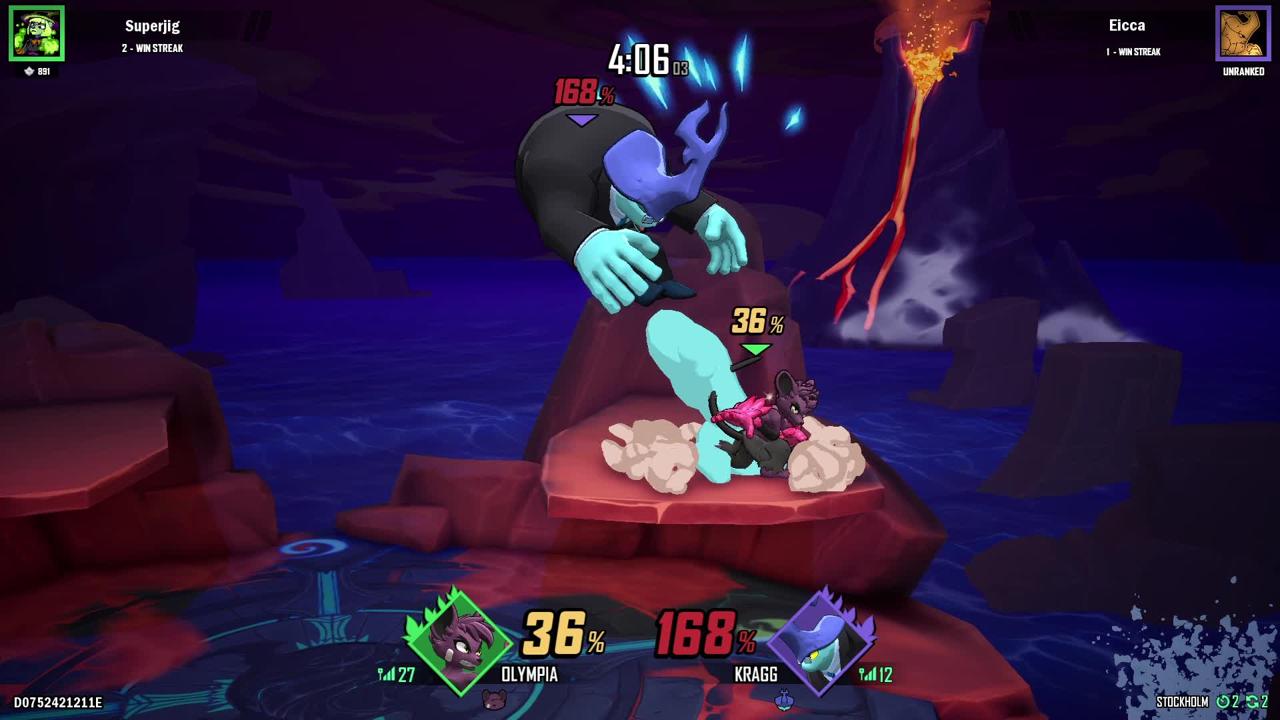Screen dimensions: 1280x720
Task: Select Eicca's purple player avatar
Action: coord(1242,33)
